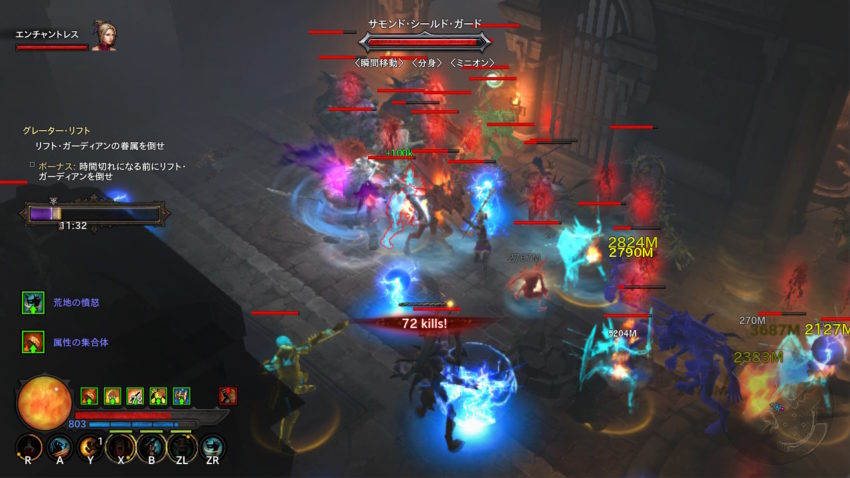
Task: Select the Enchantress follower portrait
Action: click(x=102, y=35)
